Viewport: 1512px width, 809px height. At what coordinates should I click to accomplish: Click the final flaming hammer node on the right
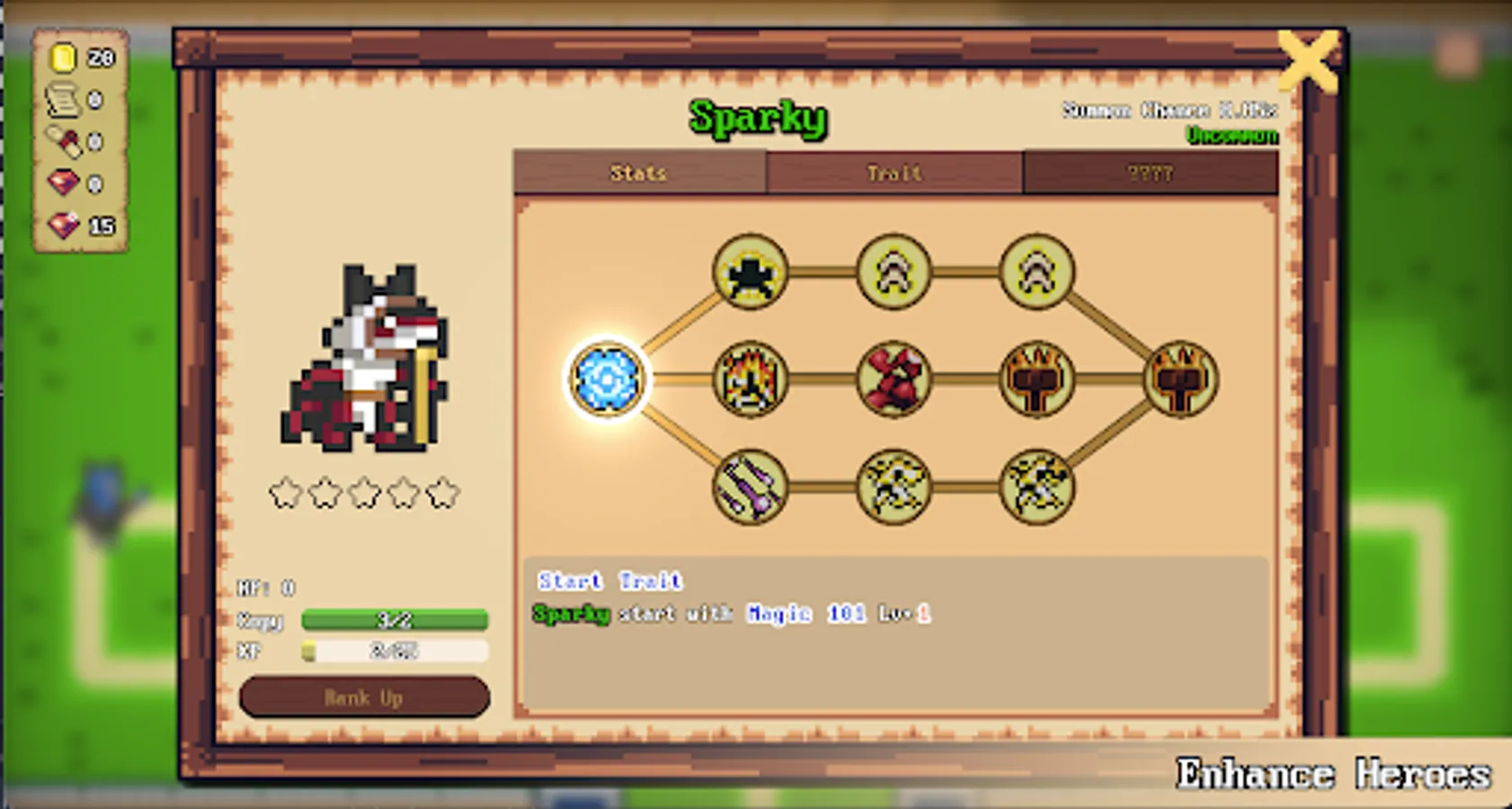[x=1182, y=379]
